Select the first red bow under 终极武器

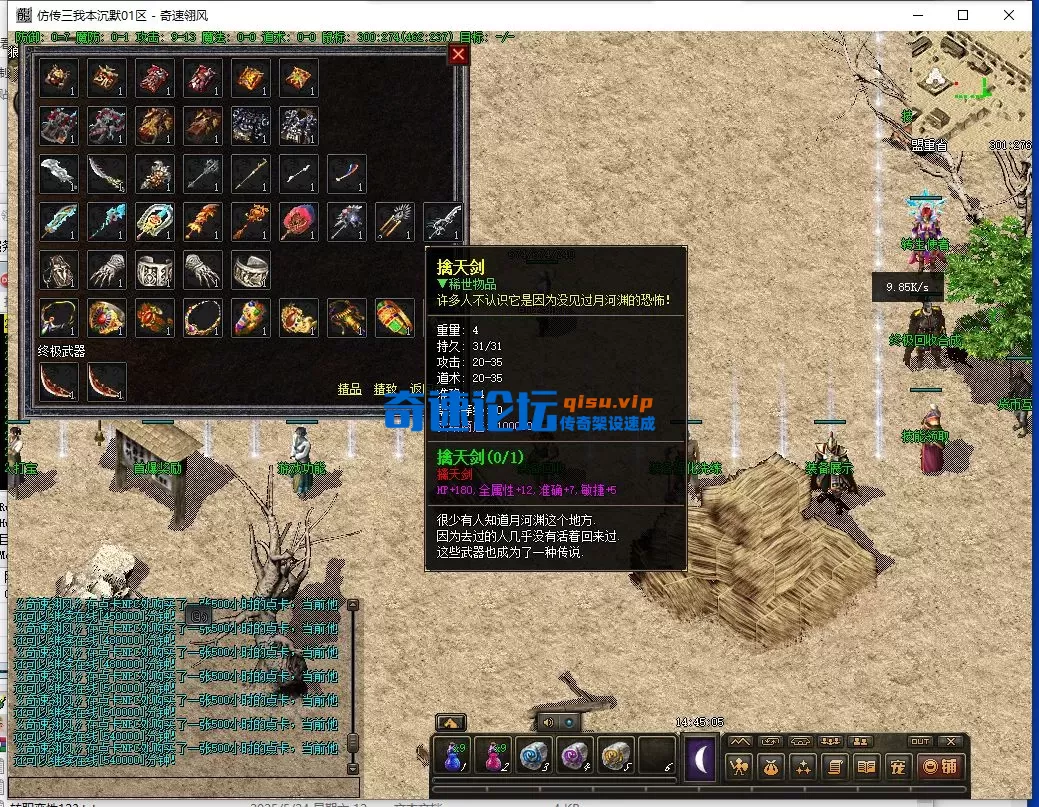tap(59, 382)
